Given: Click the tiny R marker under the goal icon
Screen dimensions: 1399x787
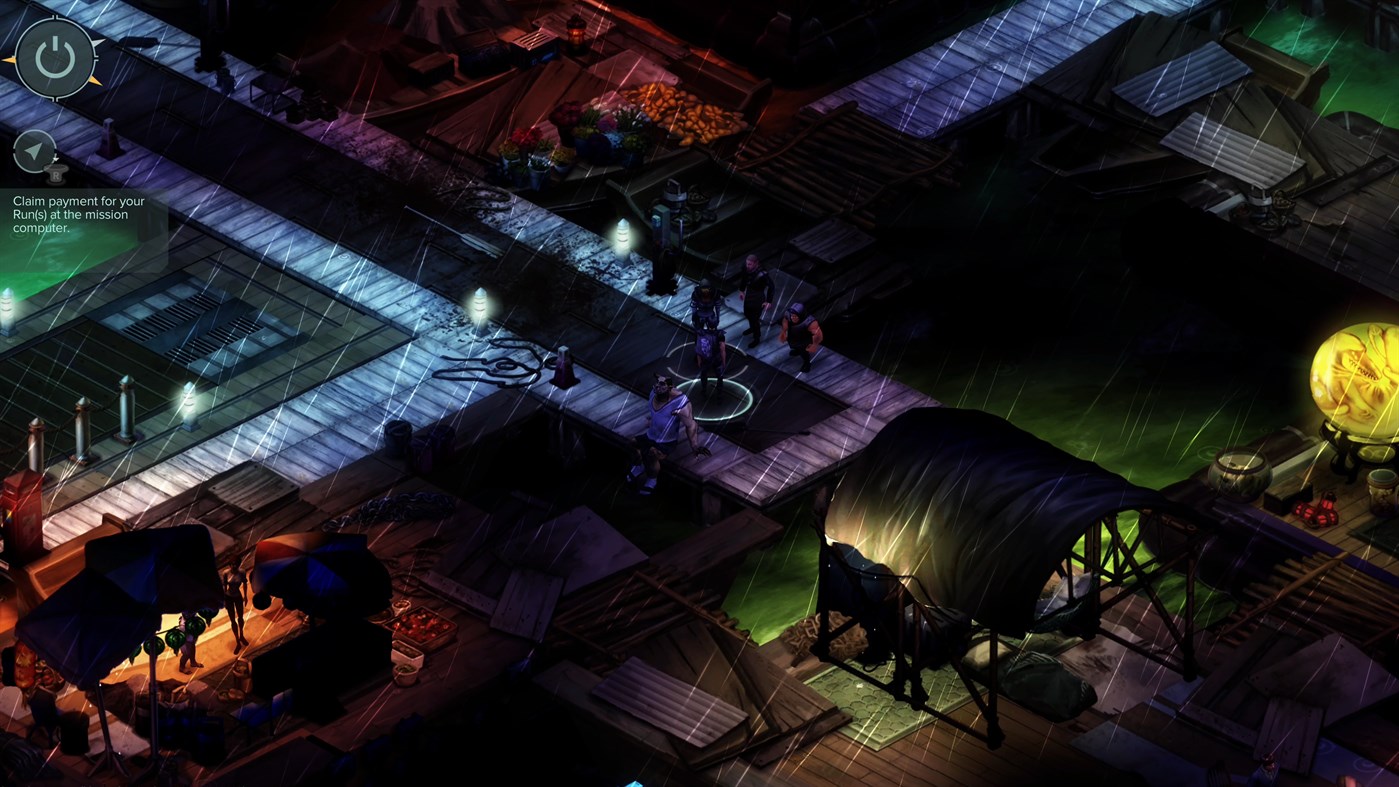Looking at the screenshot, I should click(x=56, y=175).
